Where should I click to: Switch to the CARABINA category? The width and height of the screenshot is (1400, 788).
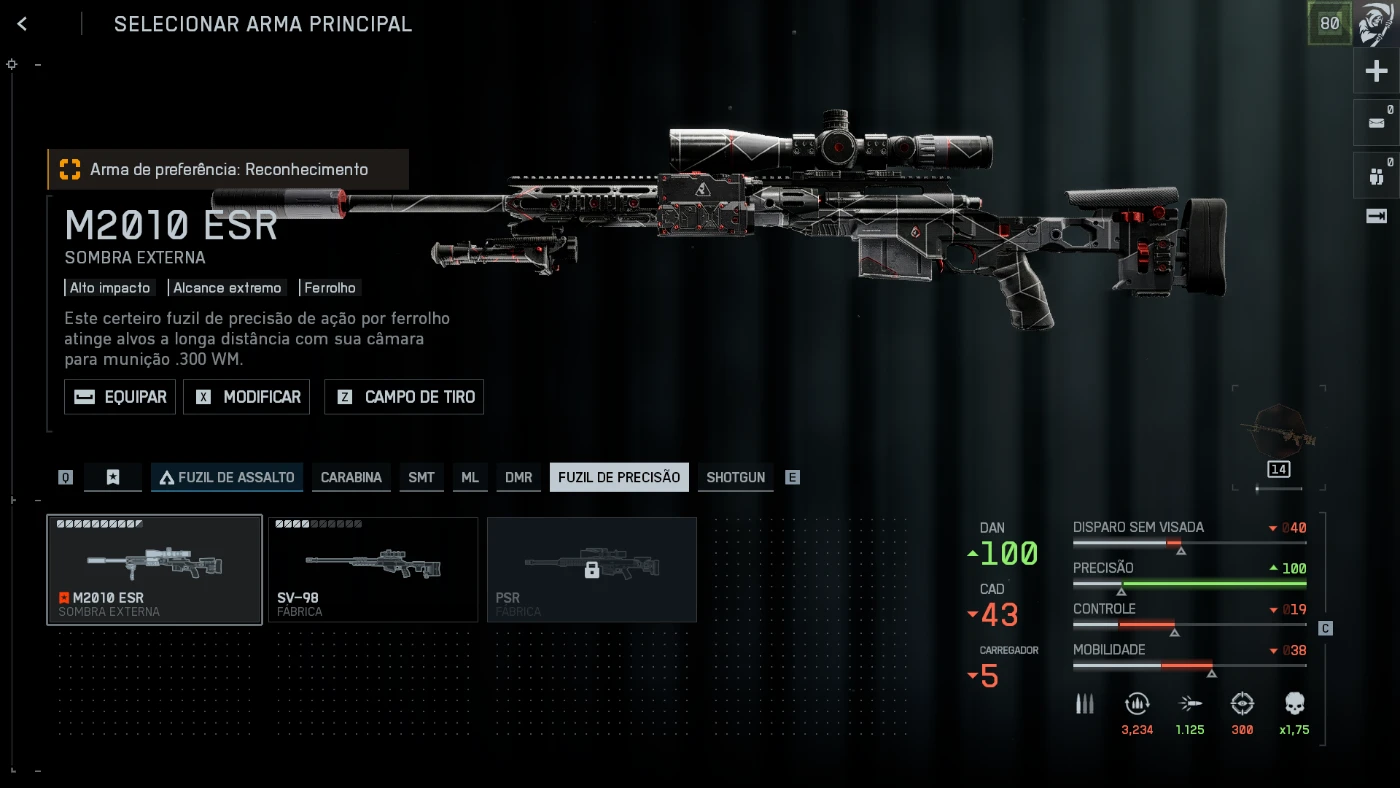tap(351, 477)
